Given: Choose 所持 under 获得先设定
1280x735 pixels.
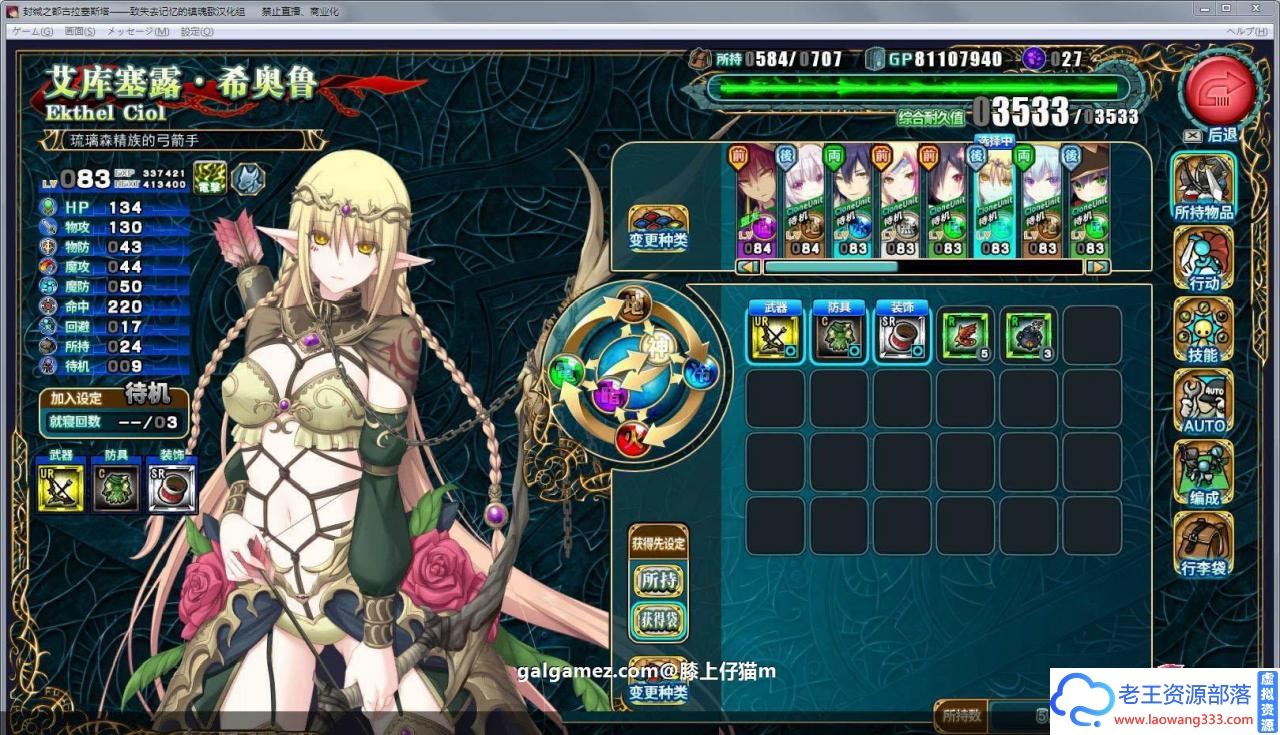Looking at the screenshot, I should point(658,581).
